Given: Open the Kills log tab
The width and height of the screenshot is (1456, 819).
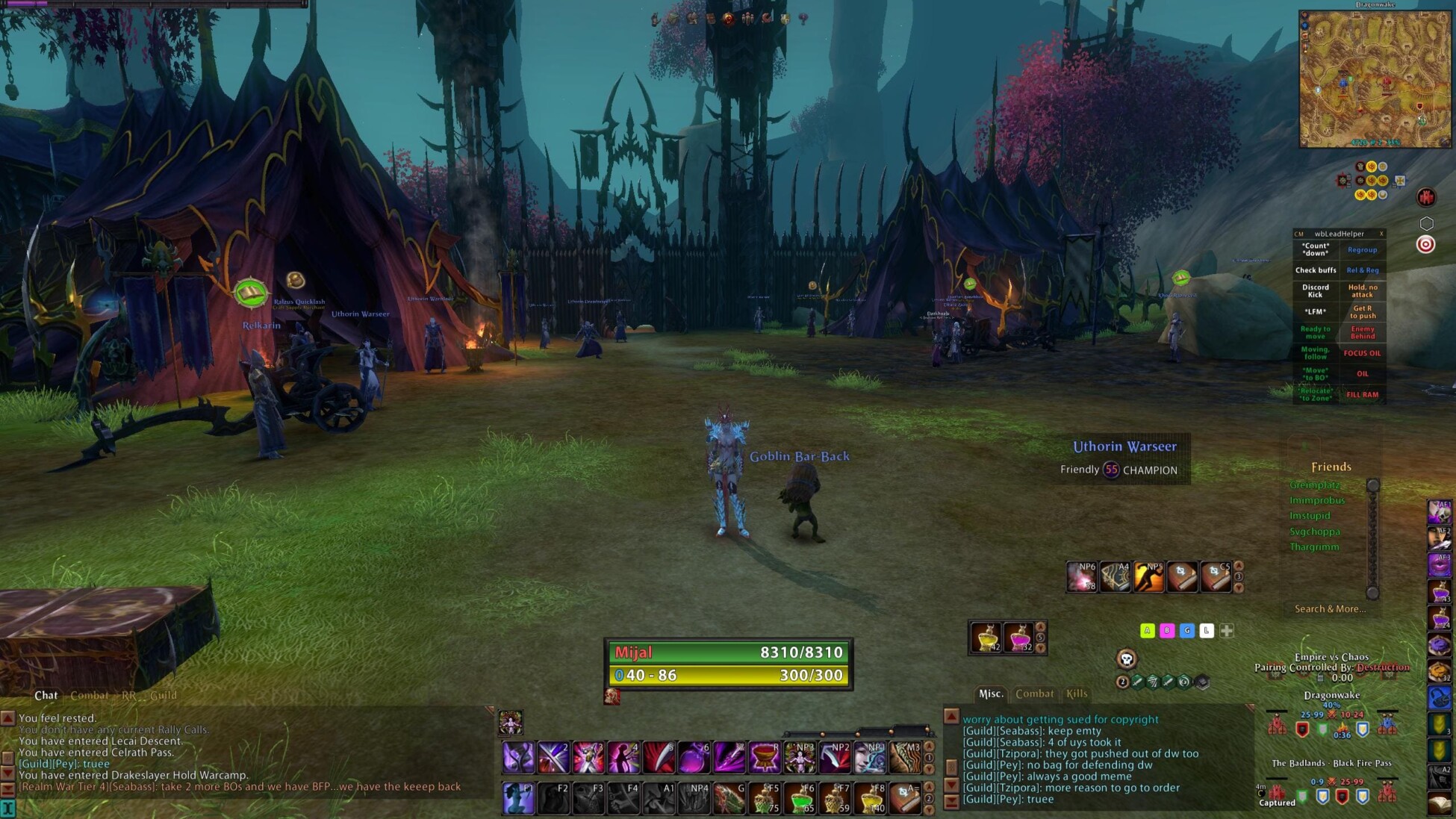Looking at the screenshot, I should (x=1077, y=694).
